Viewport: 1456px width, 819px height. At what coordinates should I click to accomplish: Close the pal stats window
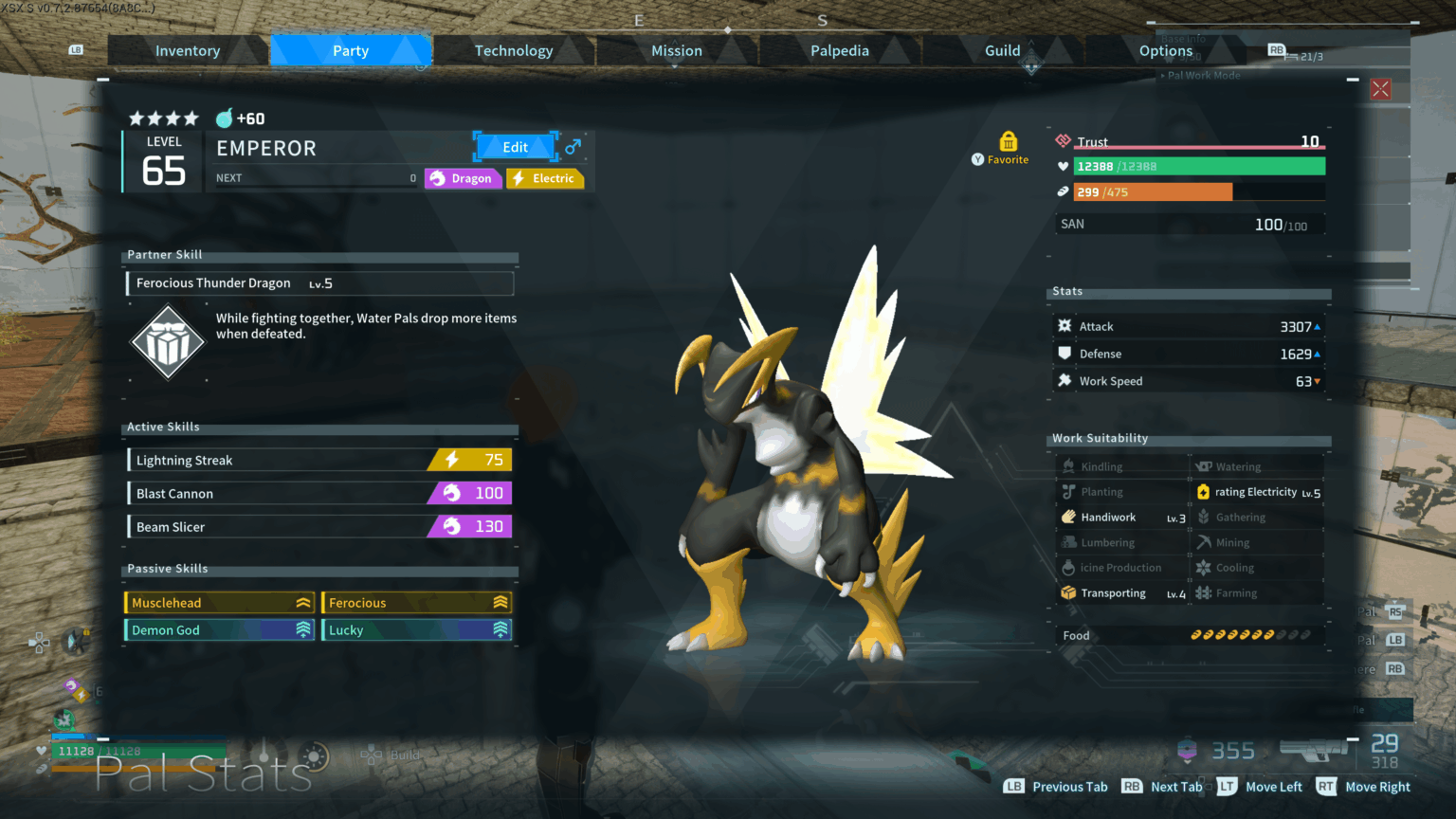tap(1380, 89)
